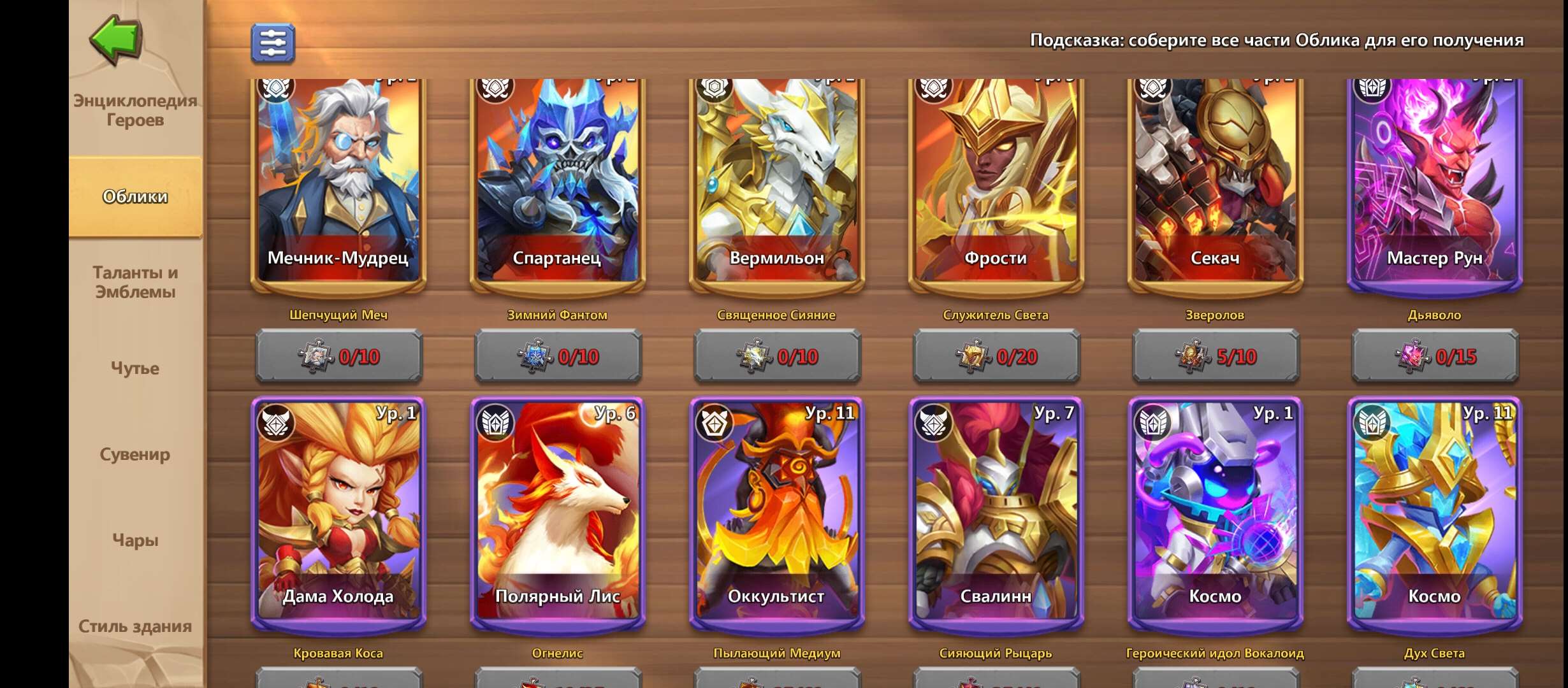Image resolution: width=1568 pixels, height=688 pixels.
Task: Open the Стиль здания section
Action: coord(136,626)
